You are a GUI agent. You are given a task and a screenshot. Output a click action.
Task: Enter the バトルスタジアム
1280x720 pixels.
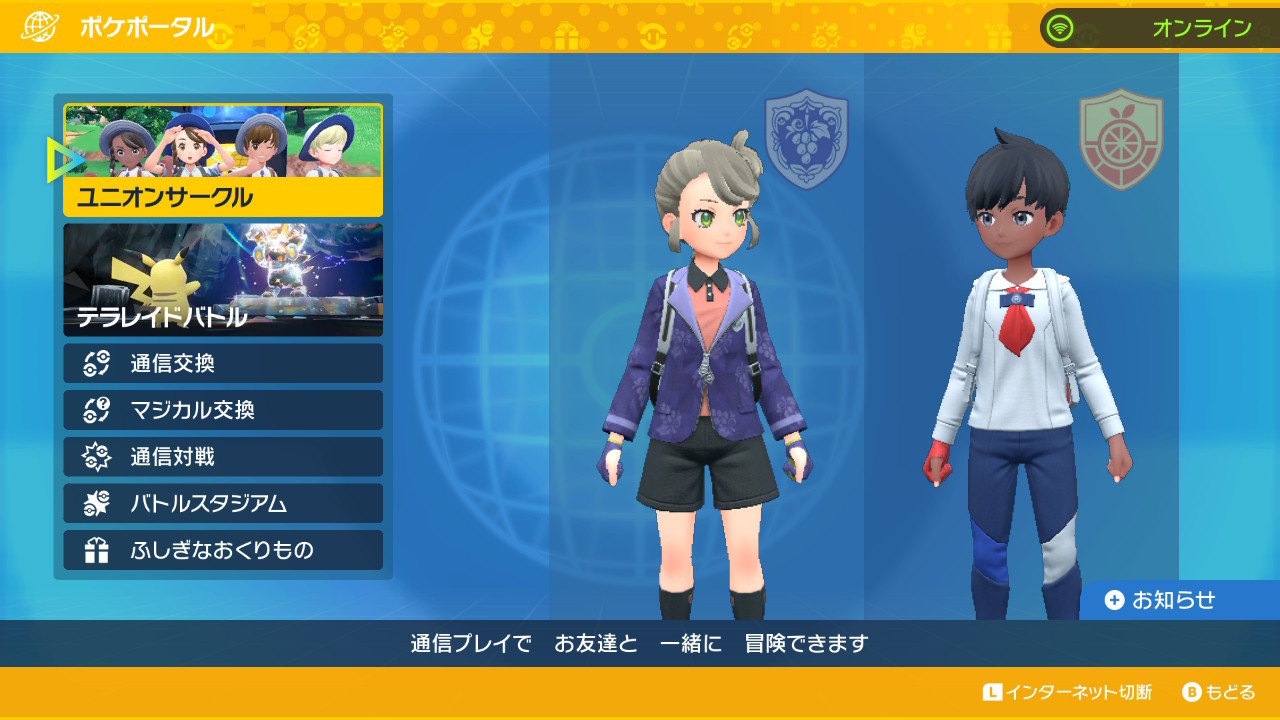pos(223,503)
